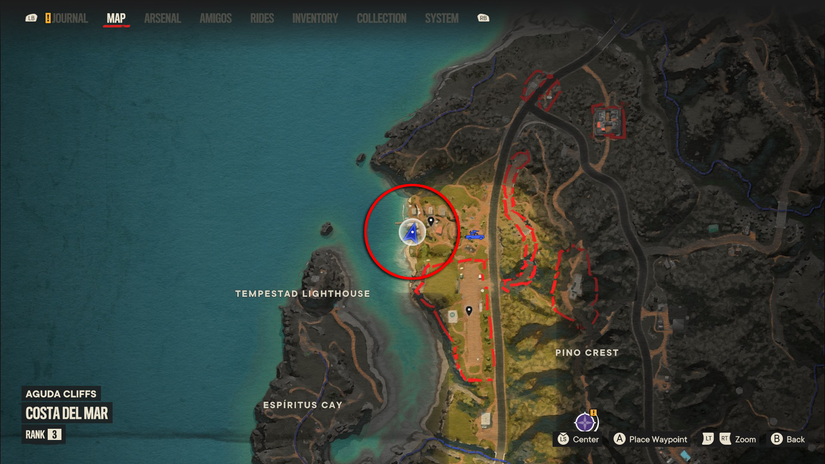Choose the pin marker inside red-outlined airstrip
The width and height of the screenshot is (825, 464).
pyautogui.click(x=469, y=311)
